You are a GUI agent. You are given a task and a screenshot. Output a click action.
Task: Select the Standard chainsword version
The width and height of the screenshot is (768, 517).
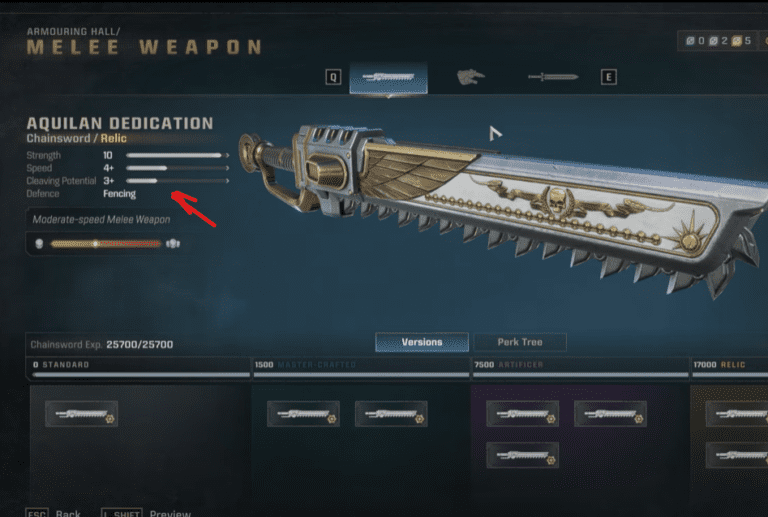pyautogui.click(x=81, y=414)
